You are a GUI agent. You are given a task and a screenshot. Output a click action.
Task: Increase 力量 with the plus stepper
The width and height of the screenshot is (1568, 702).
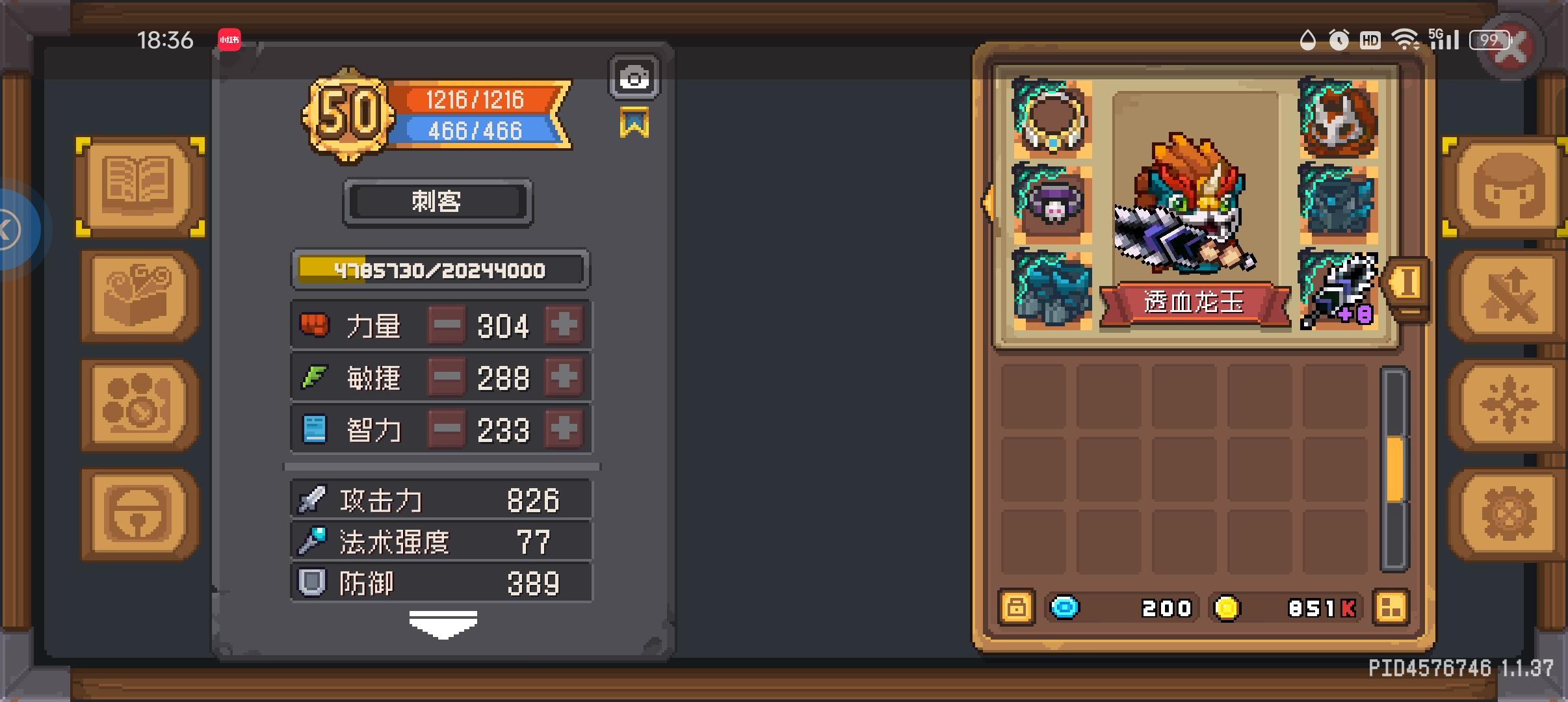tap(563, 325)
